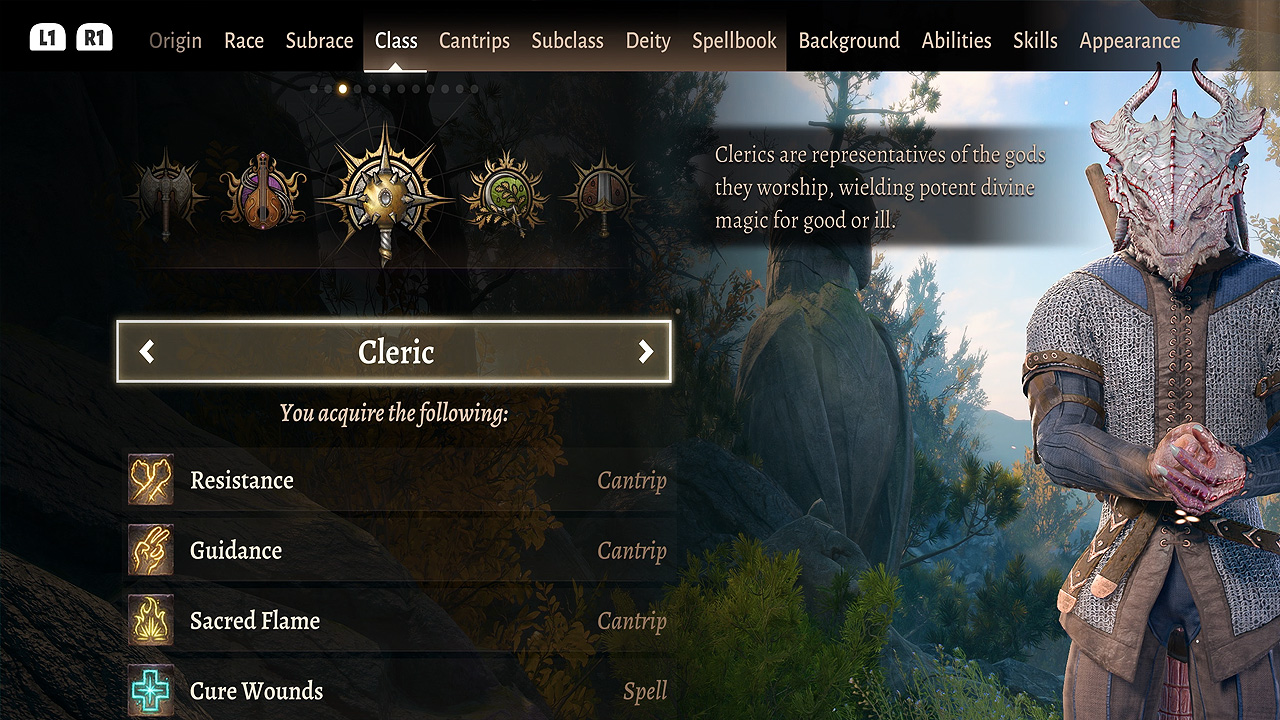Click the right arrow beside Cleric
The width and height of the screenshot is (1280, 720).
[x=646, y=351]
